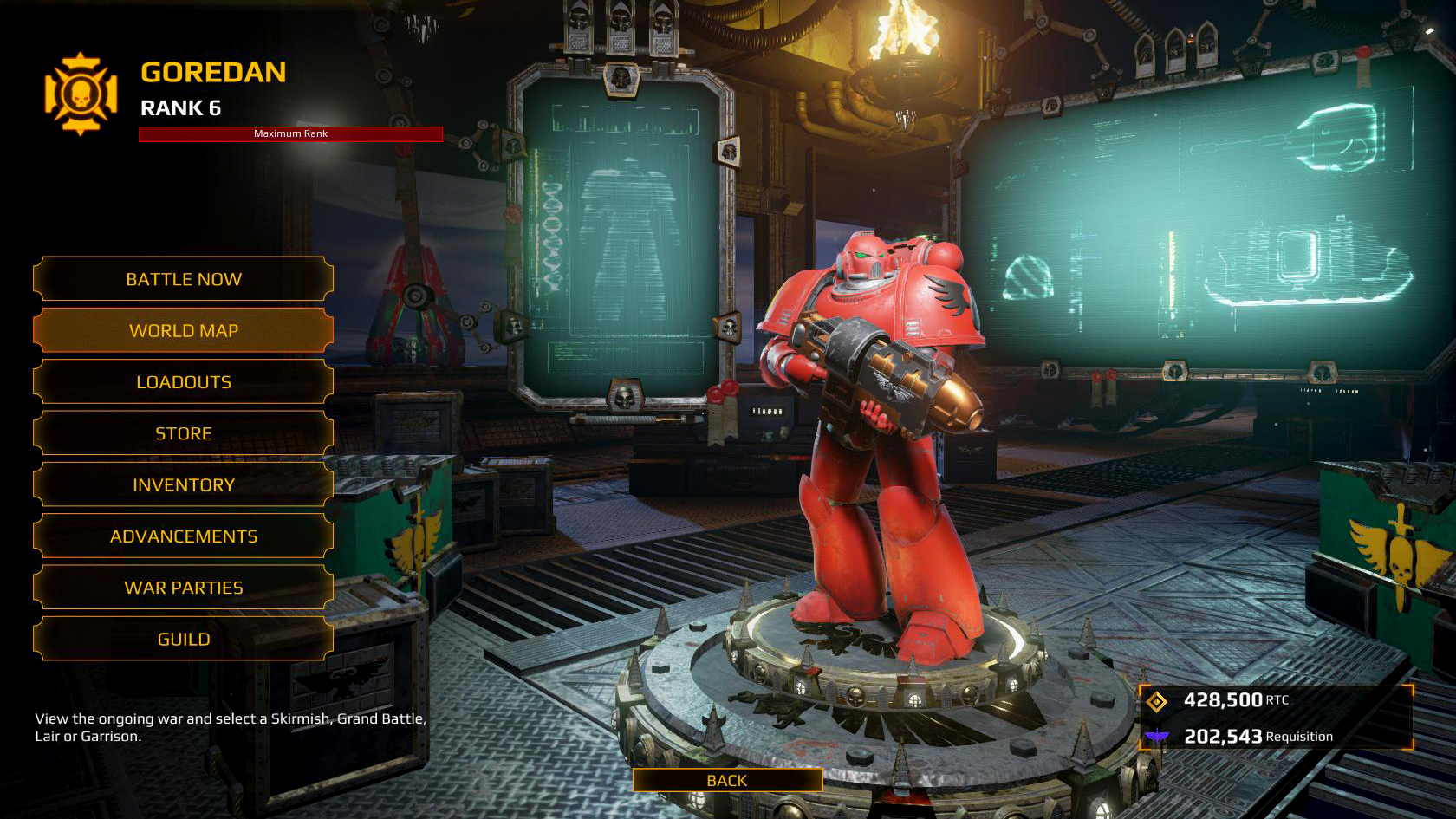Click the Goredan skull faction emblem
The height and width of the screenshot is (819, 1456).
(x=79, y=87)
